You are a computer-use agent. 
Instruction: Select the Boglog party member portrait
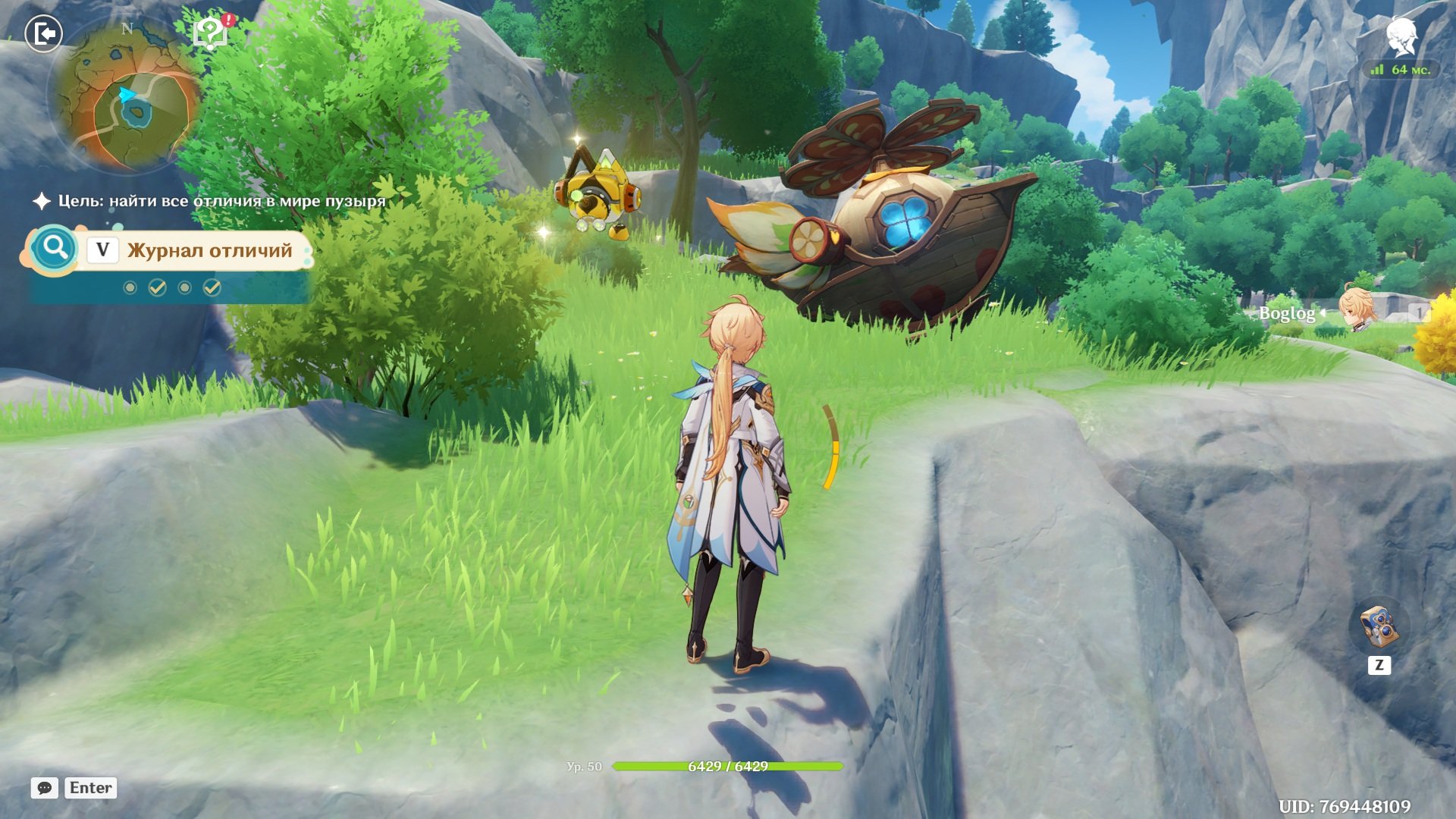pyautogui.click(x=1355, y=310)
